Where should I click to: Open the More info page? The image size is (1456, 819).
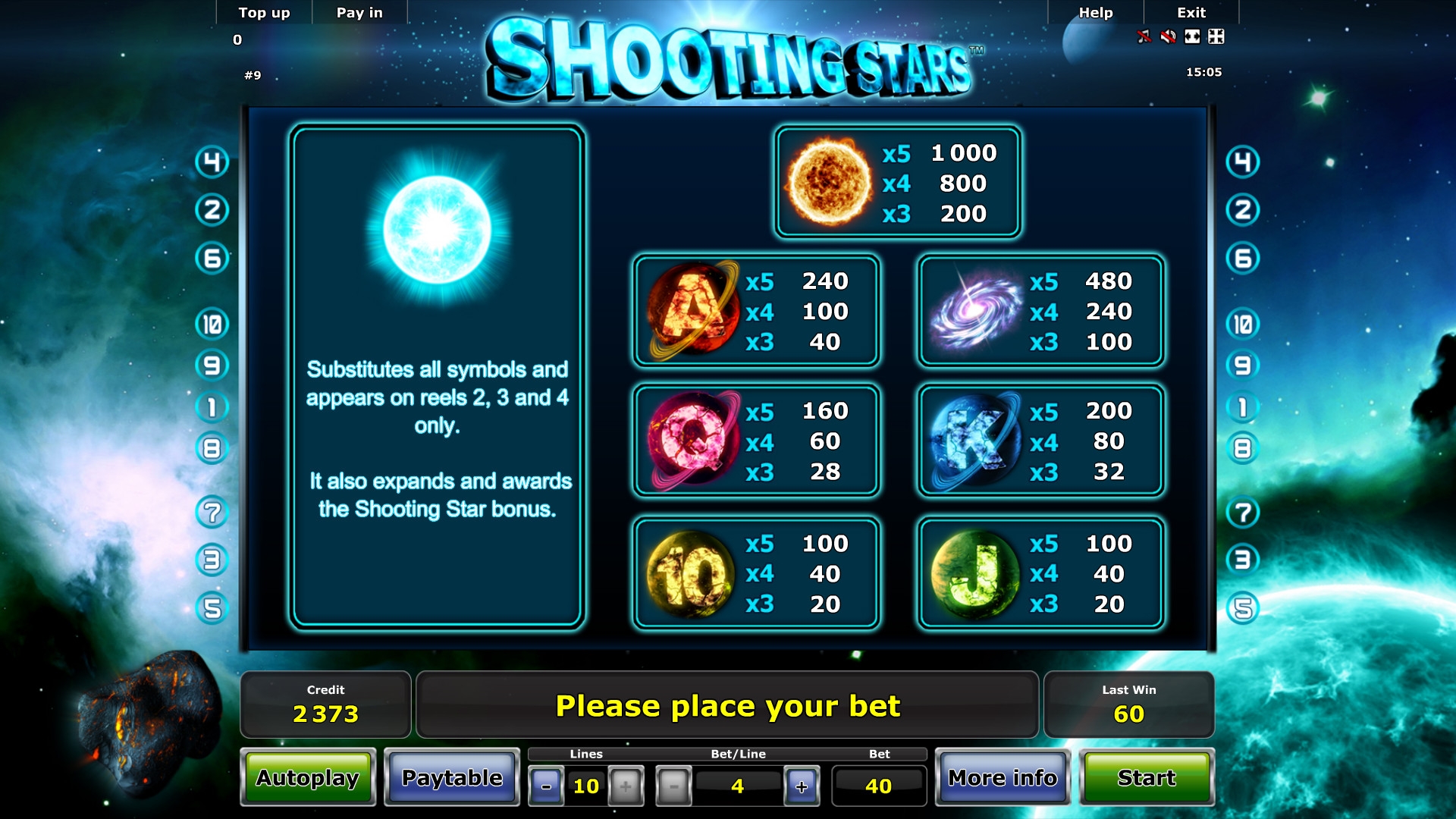coord(1003,778)
